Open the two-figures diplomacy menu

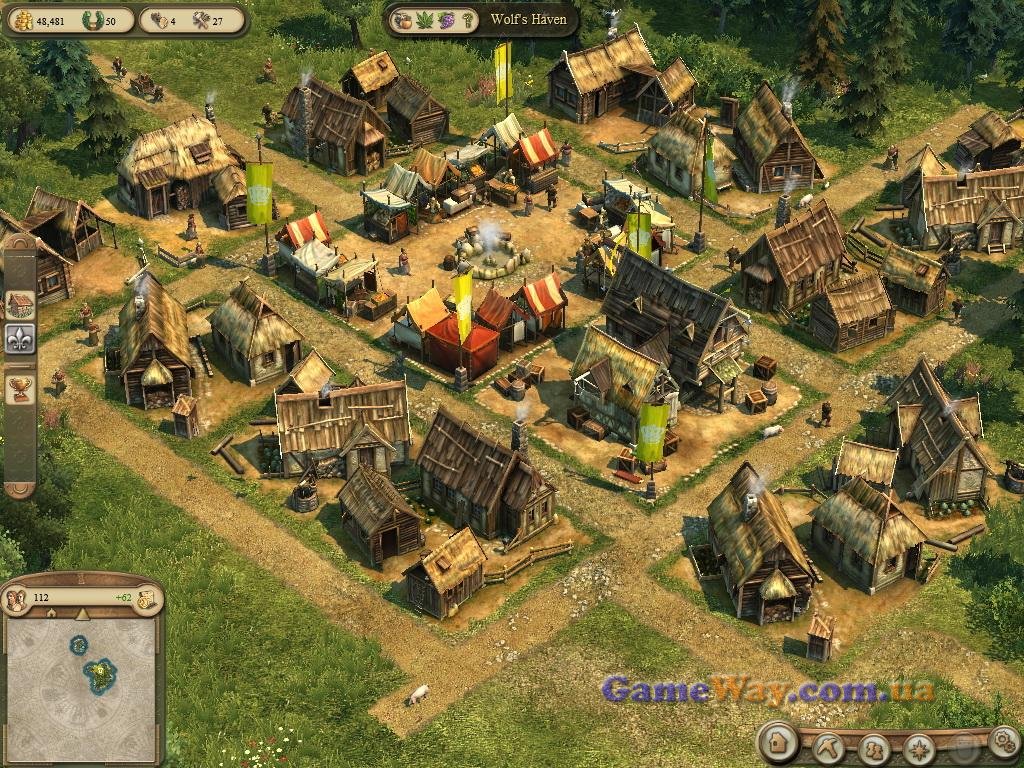pyautogui.click(x=874, y=747)
